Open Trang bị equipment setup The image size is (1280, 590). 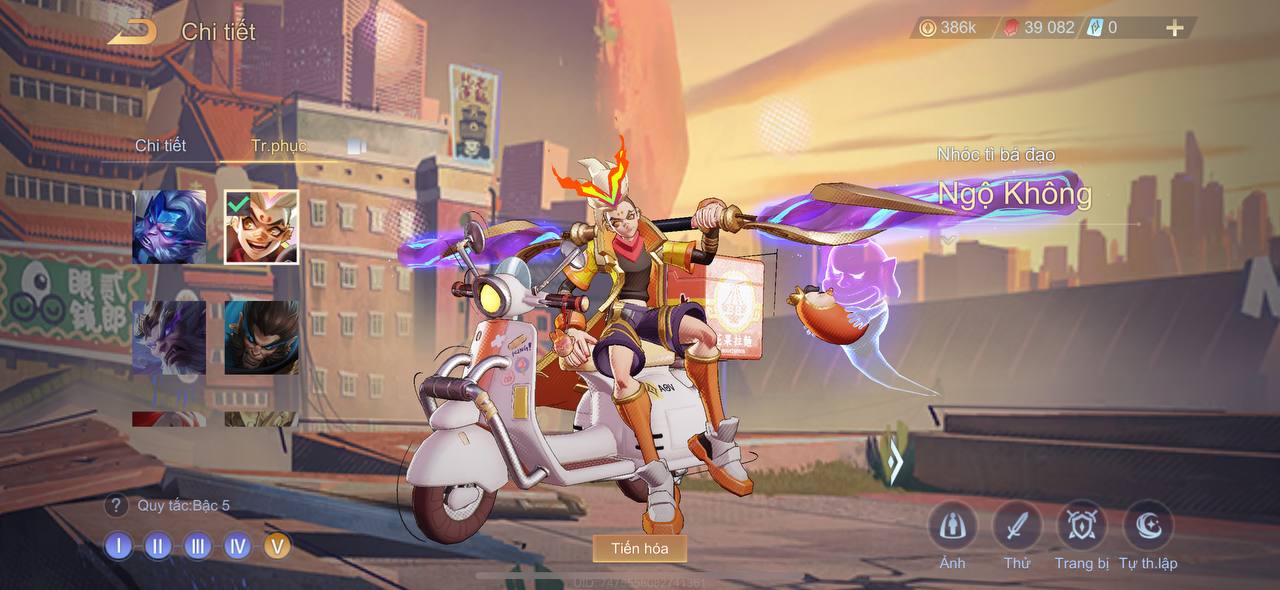1082,526
